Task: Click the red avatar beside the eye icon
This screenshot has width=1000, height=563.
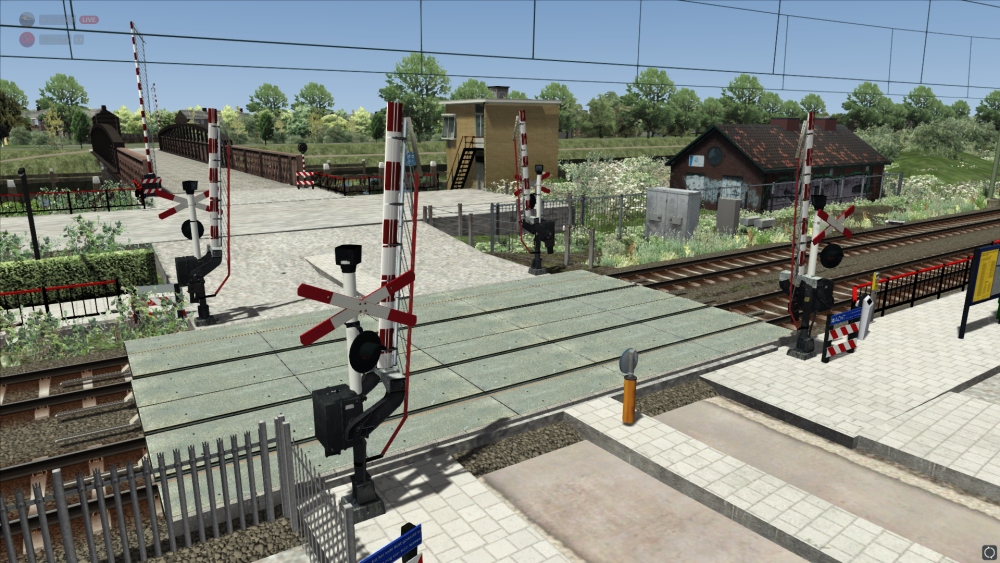Action: [x=27, y=39]
